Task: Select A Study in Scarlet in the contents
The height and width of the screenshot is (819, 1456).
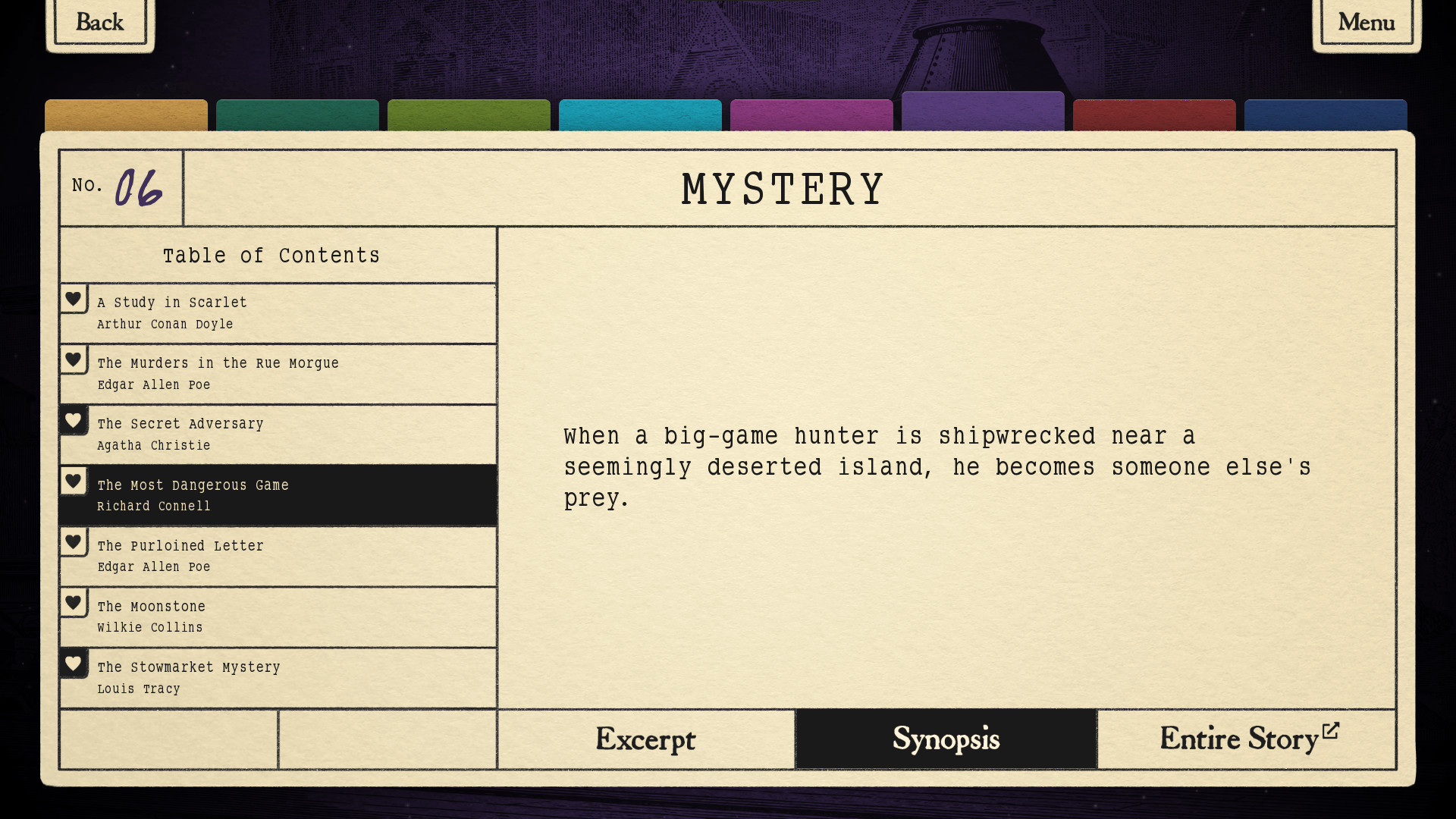Action: coord(288,312)
